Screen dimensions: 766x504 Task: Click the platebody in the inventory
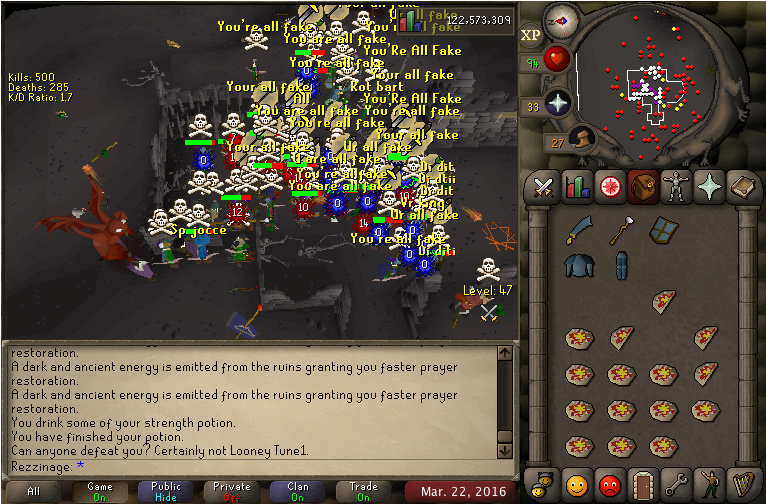pos(577,265)
